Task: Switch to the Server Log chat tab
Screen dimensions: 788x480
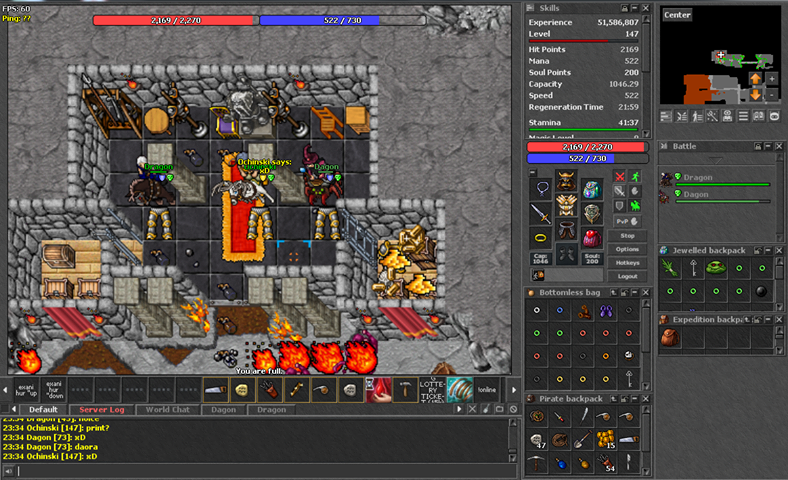Action: [x=100, y=410]
